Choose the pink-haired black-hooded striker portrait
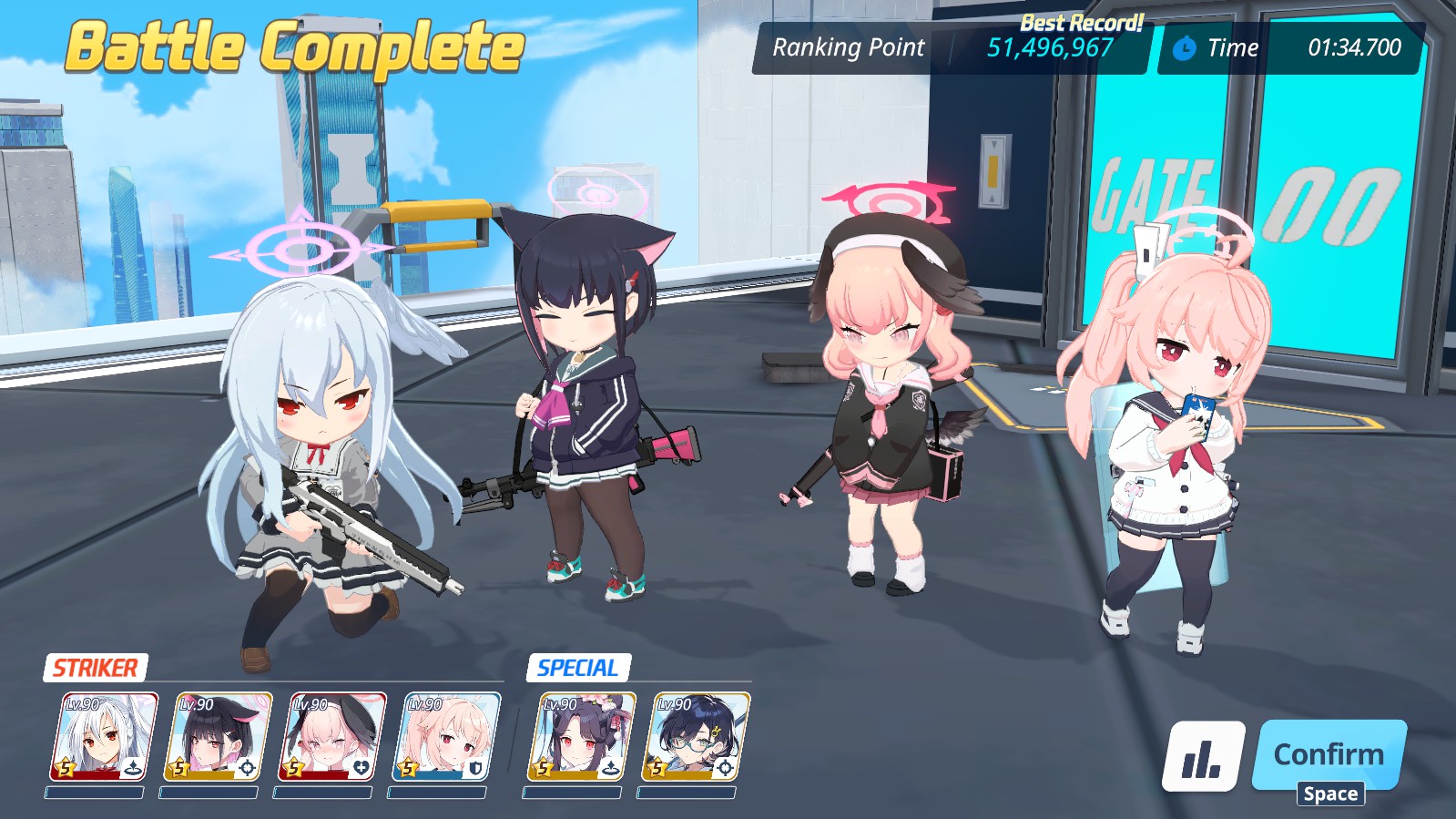The height and width of the screenshot is (819, 1456). pyautogui.click(x=331, y=737)
